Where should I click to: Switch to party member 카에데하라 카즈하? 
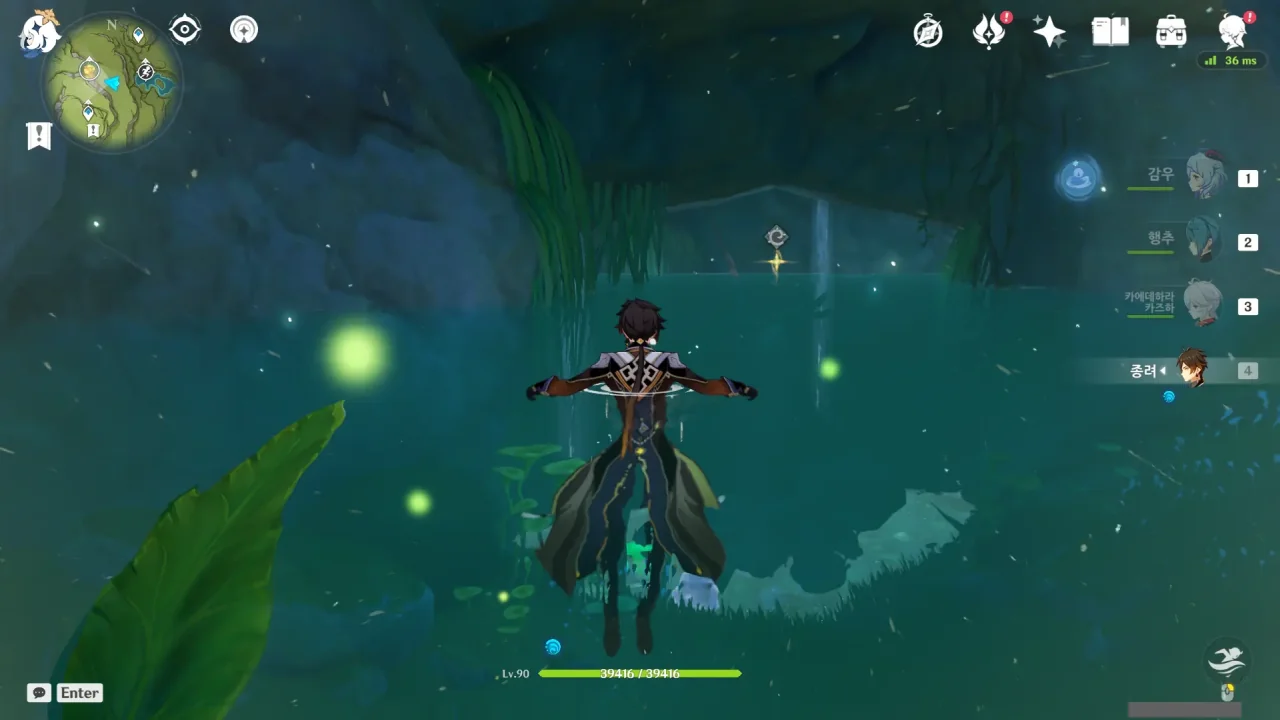[1203, 304]
